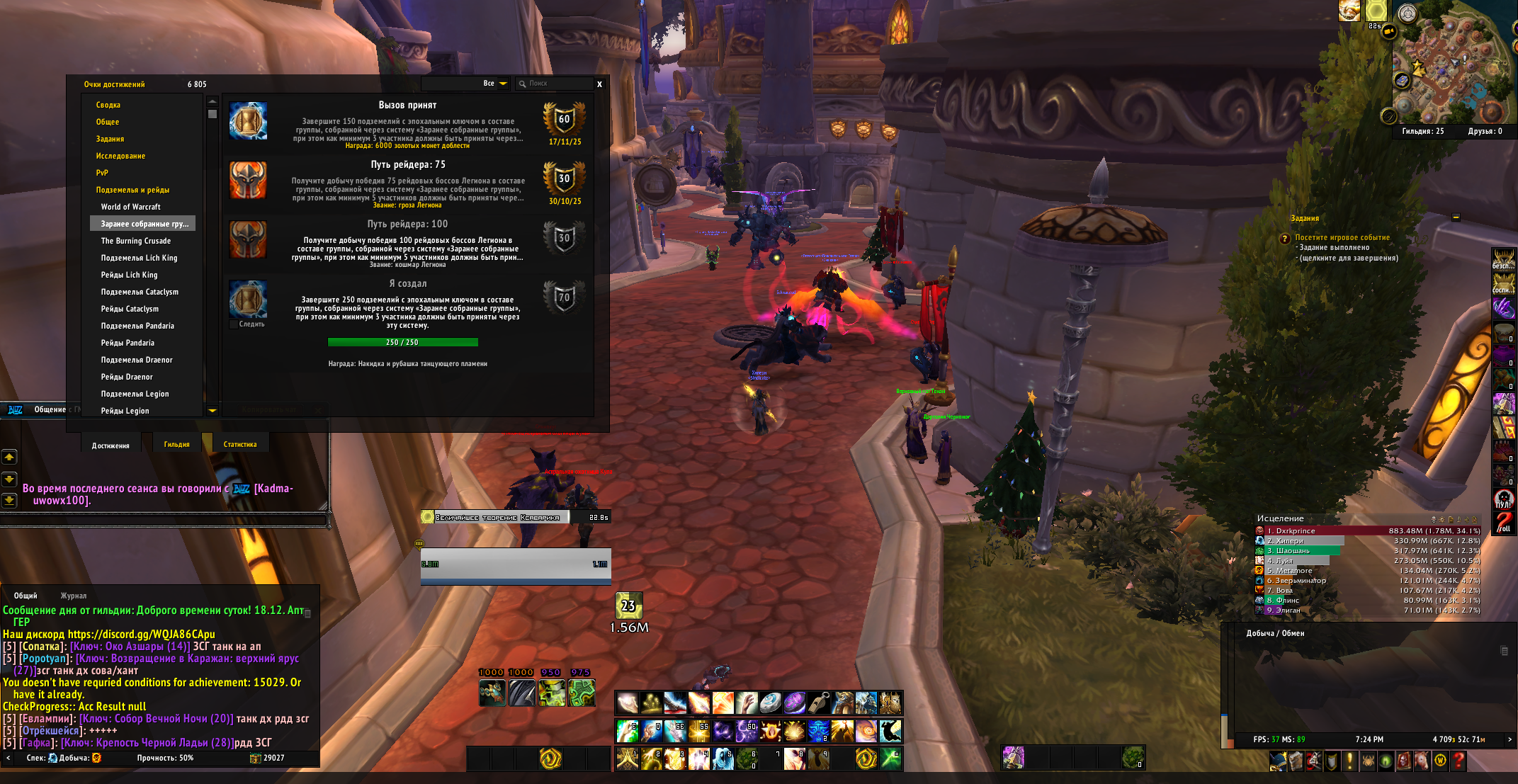Screen dimensions: 1518x784
Task: Switch to the Статистика tab
Action: tap(240, 445)
